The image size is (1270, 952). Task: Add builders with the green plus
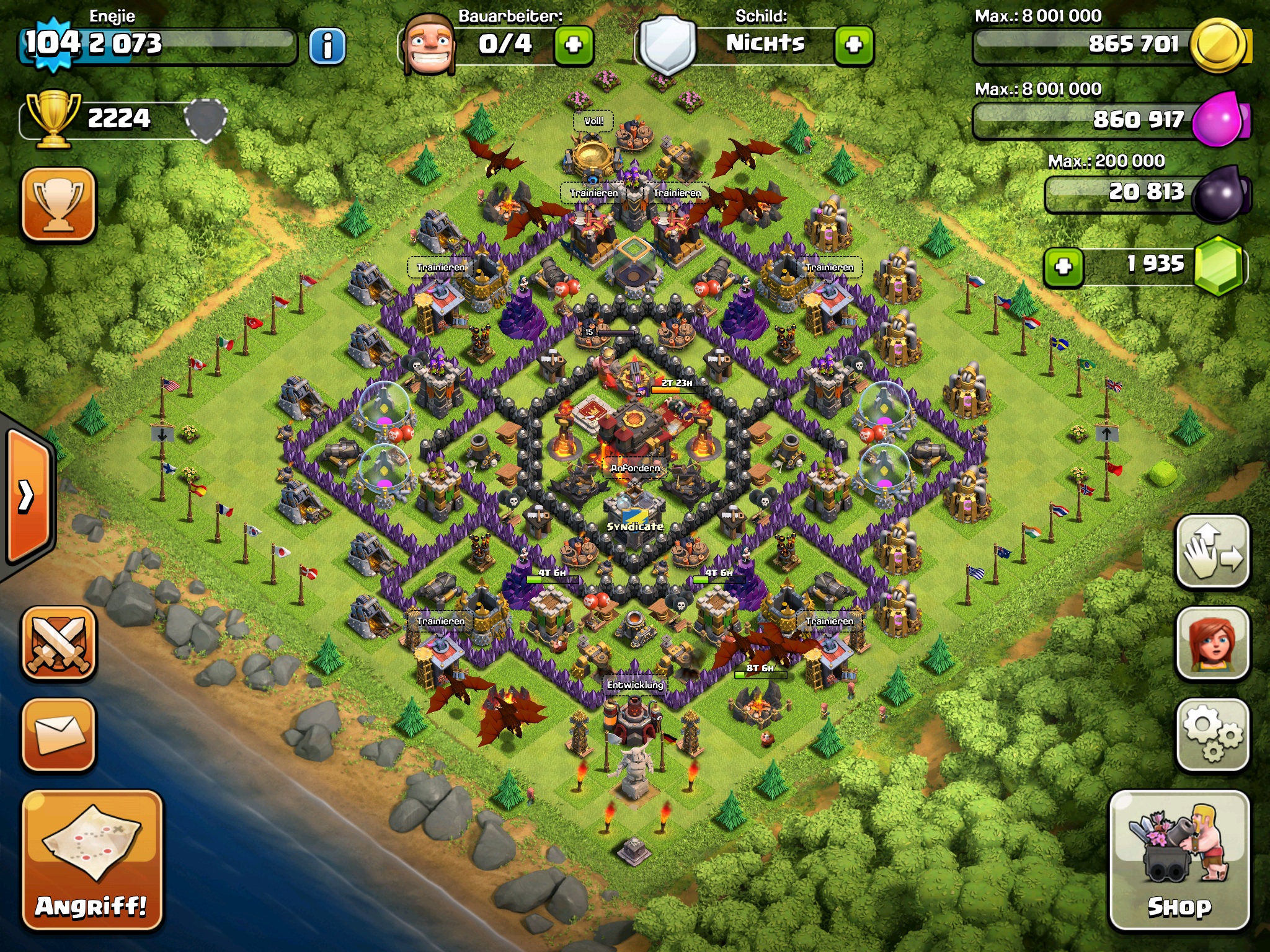click(x=574, y=45)
